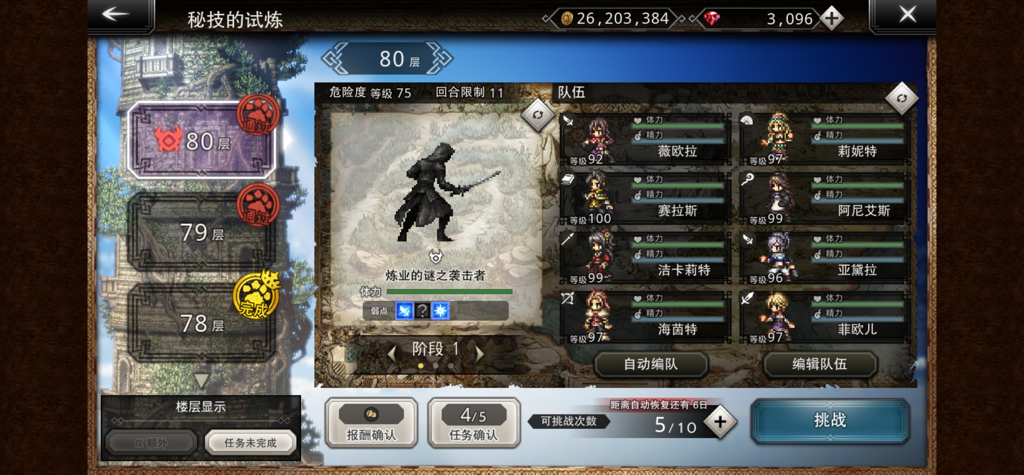Show lower floors with the down arrow
Screen dimensions: 1024x475
coord(201,381)
